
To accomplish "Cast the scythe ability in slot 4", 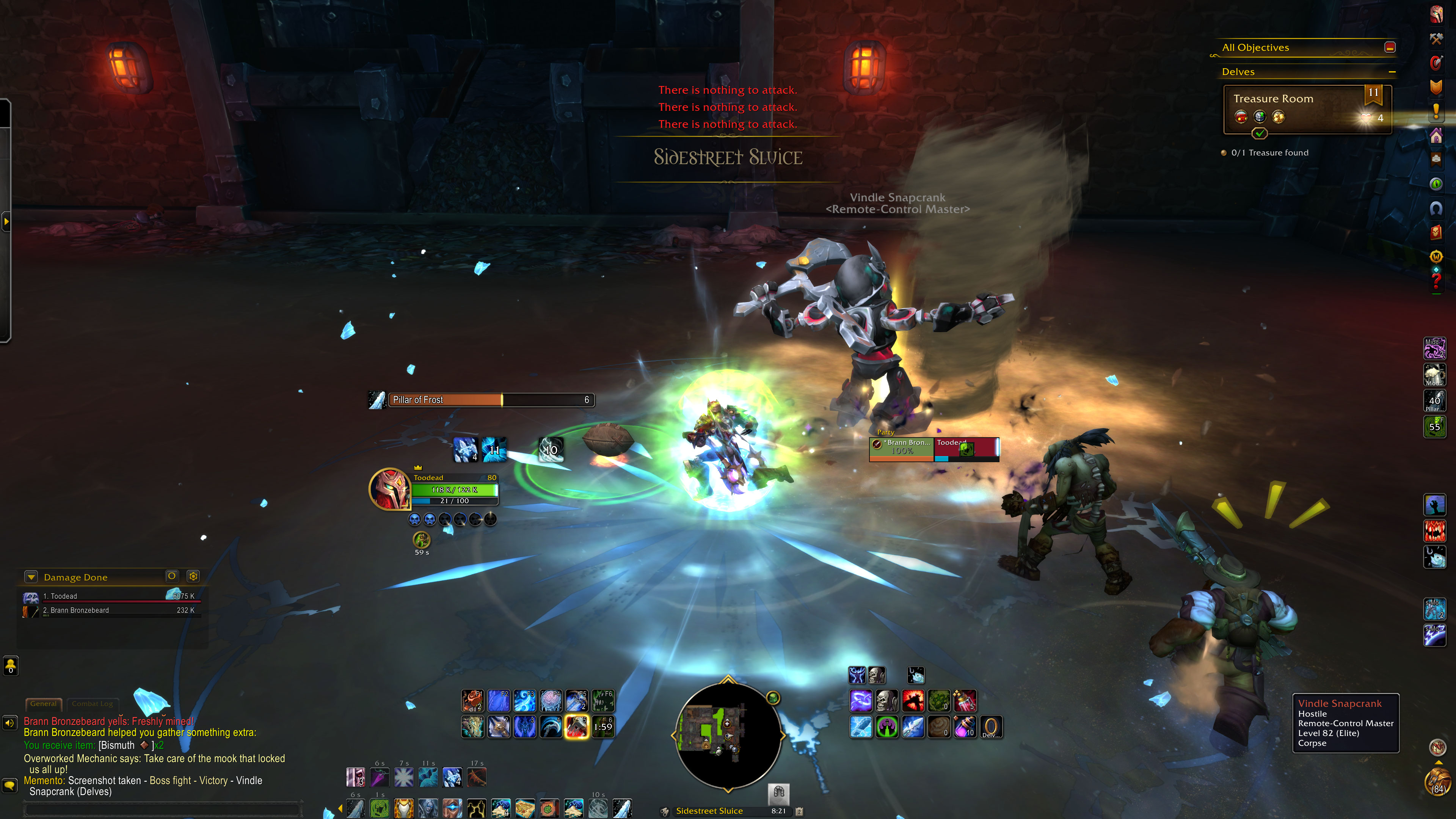I will pyautogui.click(x=551, y=727).
